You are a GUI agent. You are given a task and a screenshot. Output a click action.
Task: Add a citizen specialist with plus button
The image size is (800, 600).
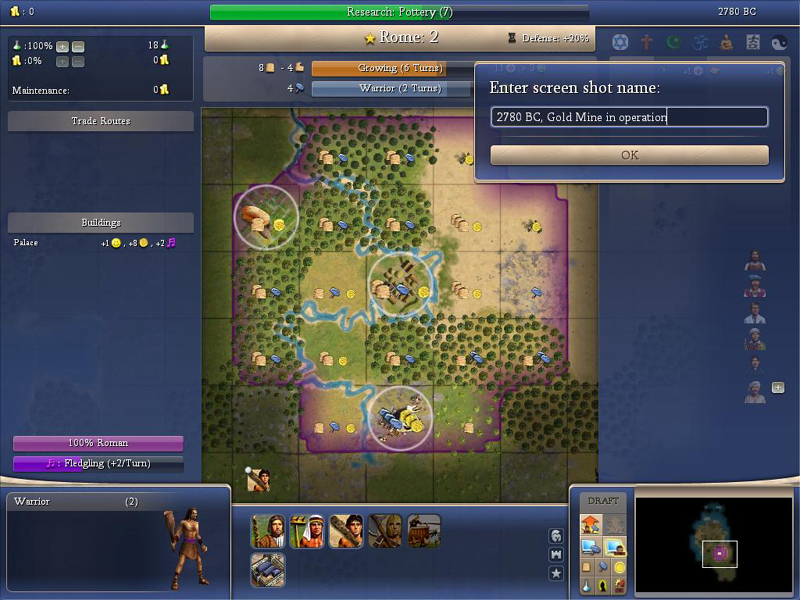tap(778, 388)
